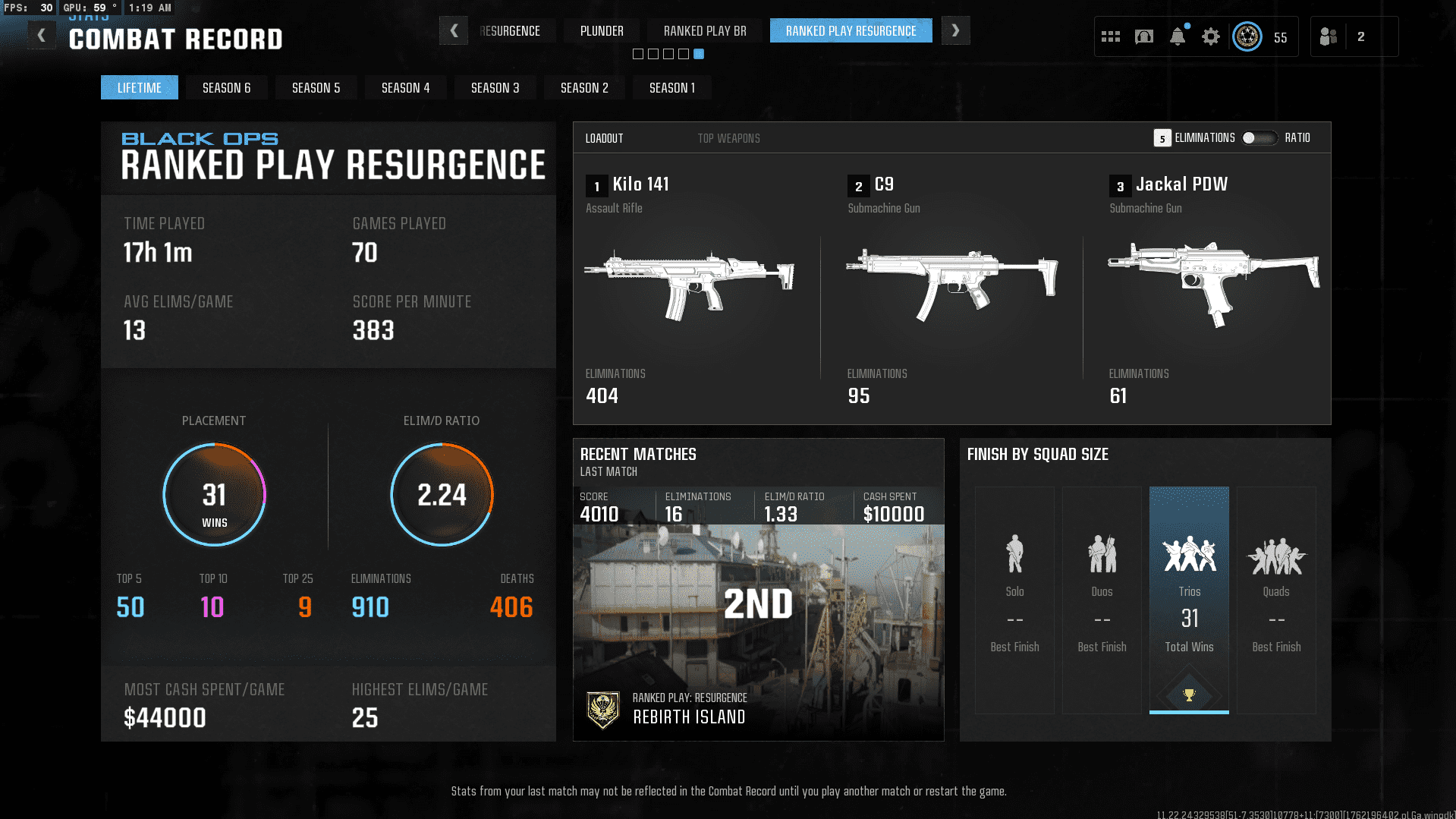The width and height of the screenshot is (1456, 819).
Task: Click the carousel page dots indicator
Action: (x=668, y=54)
